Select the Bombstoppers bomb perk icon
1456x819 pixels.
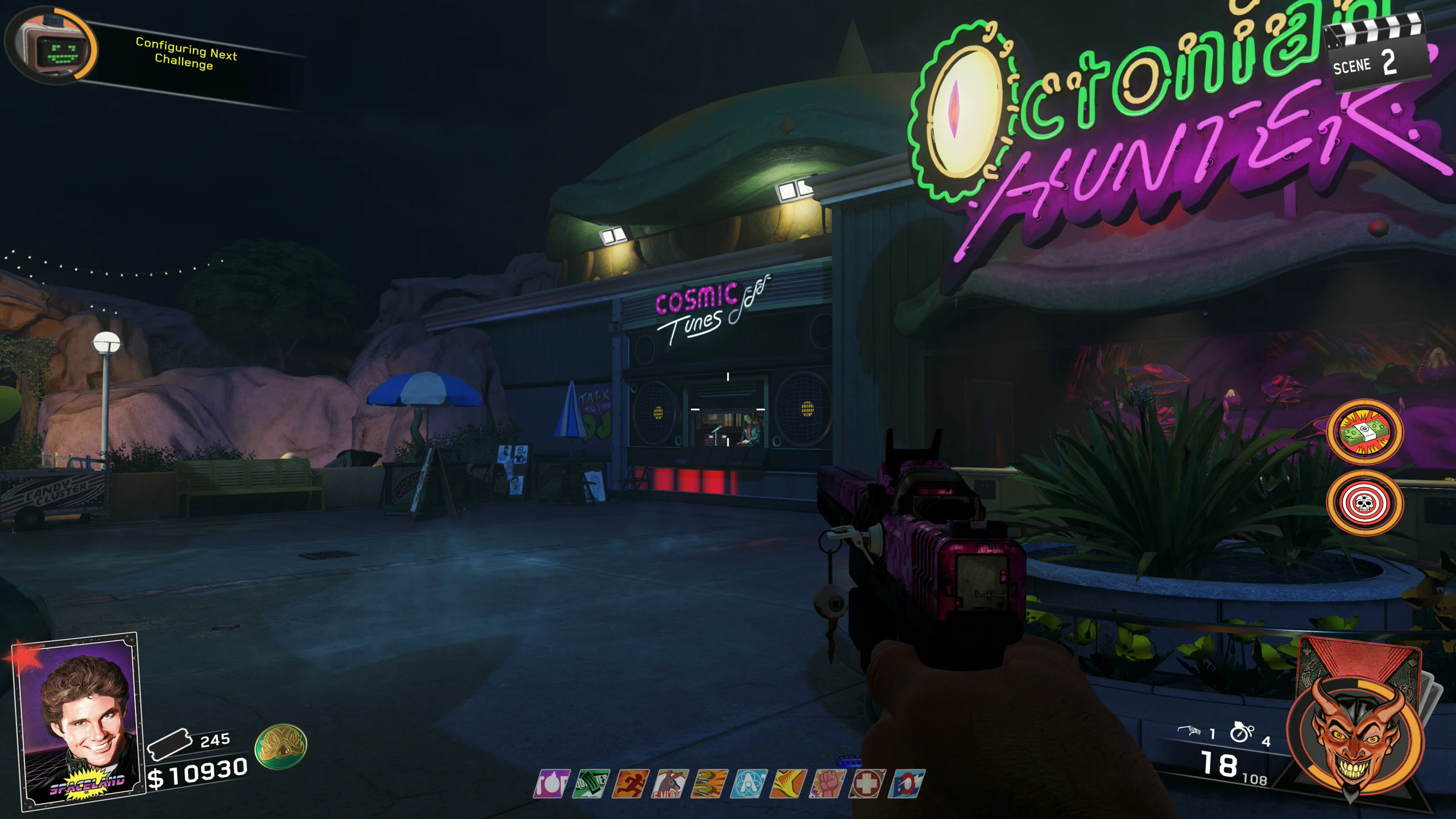tap(551, 784)
